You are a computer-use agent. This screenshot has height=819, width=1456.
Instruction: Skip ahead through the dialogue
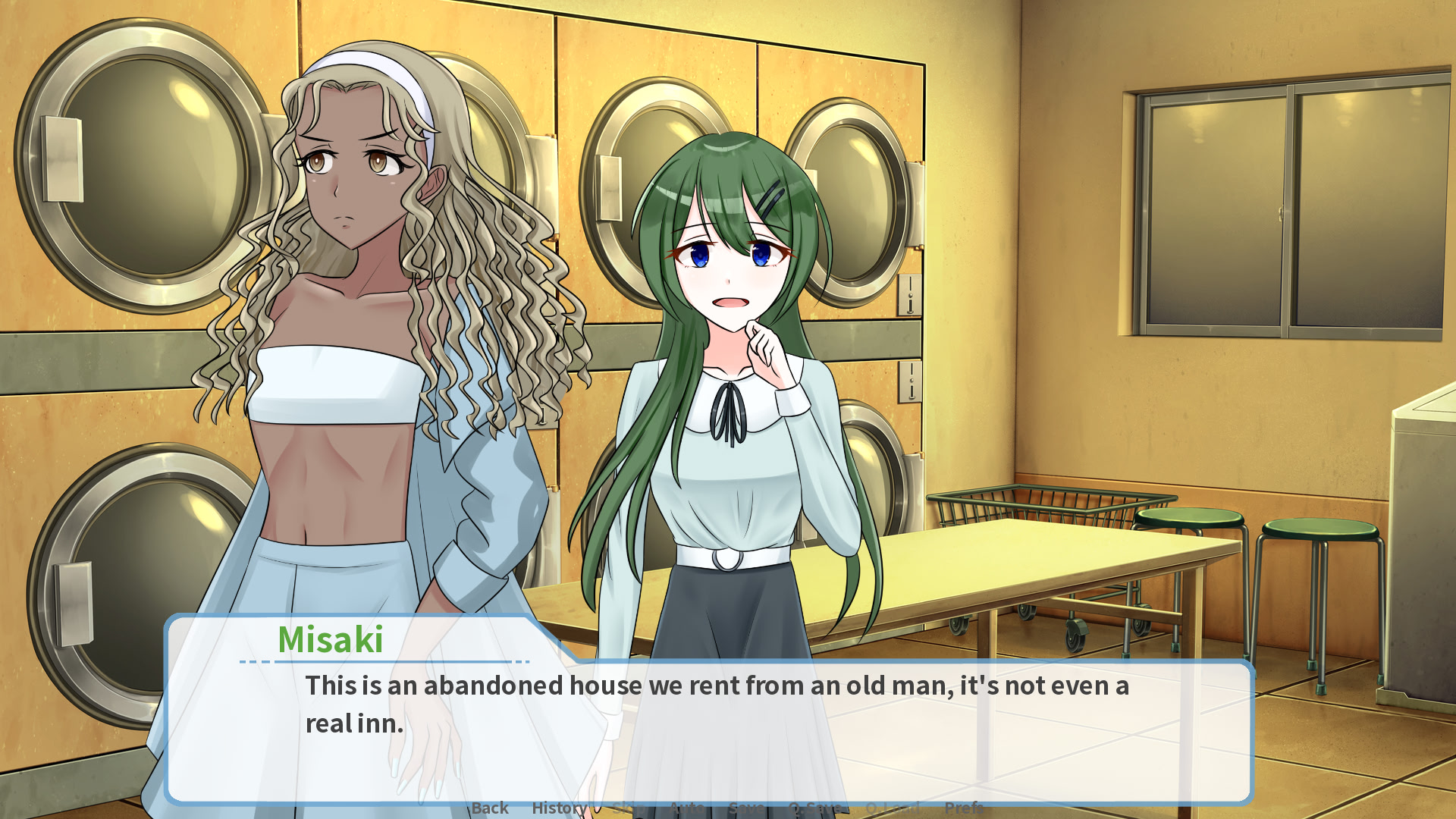(627, 808)
